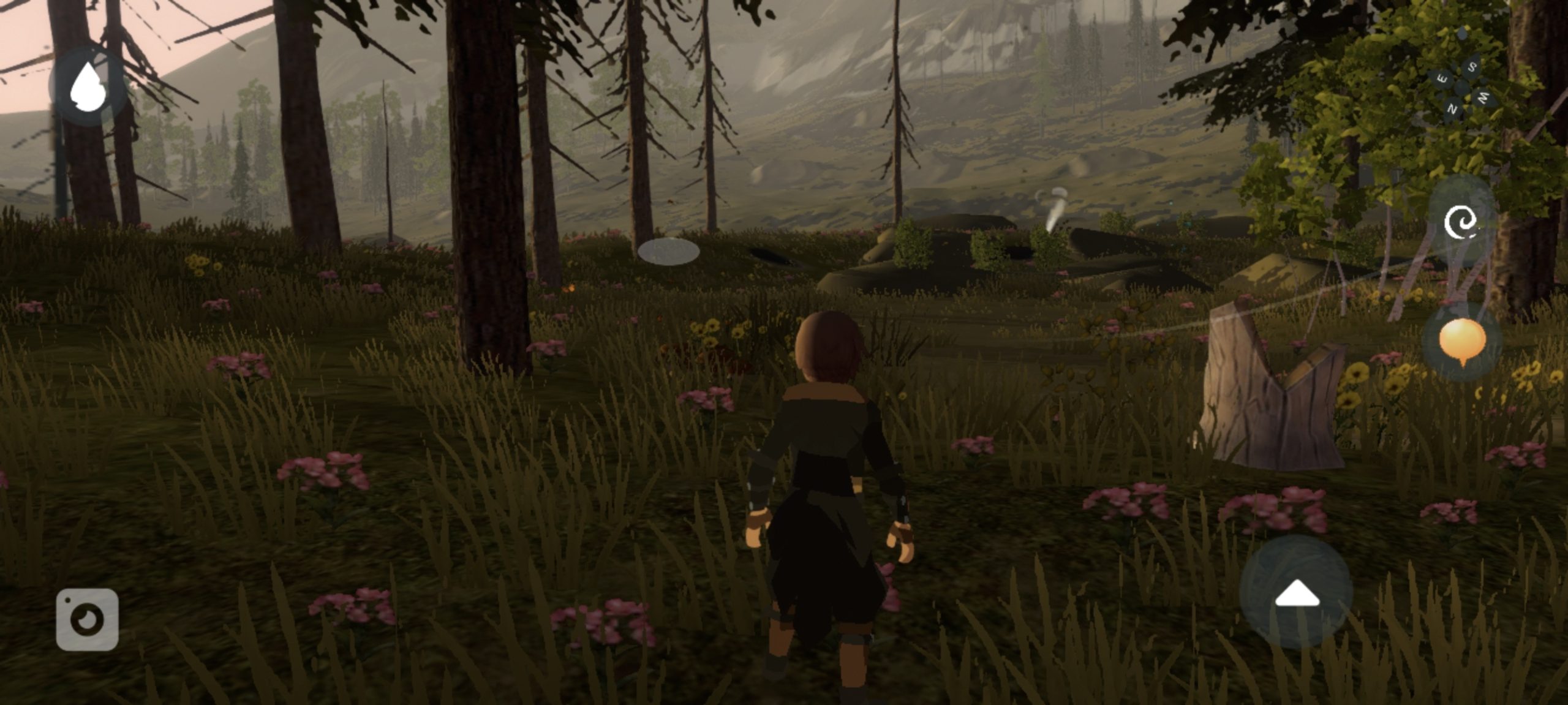Activate the white spiral ability icon
The height and width of the screenshot is (705, 1568).
pos(1460,222)
